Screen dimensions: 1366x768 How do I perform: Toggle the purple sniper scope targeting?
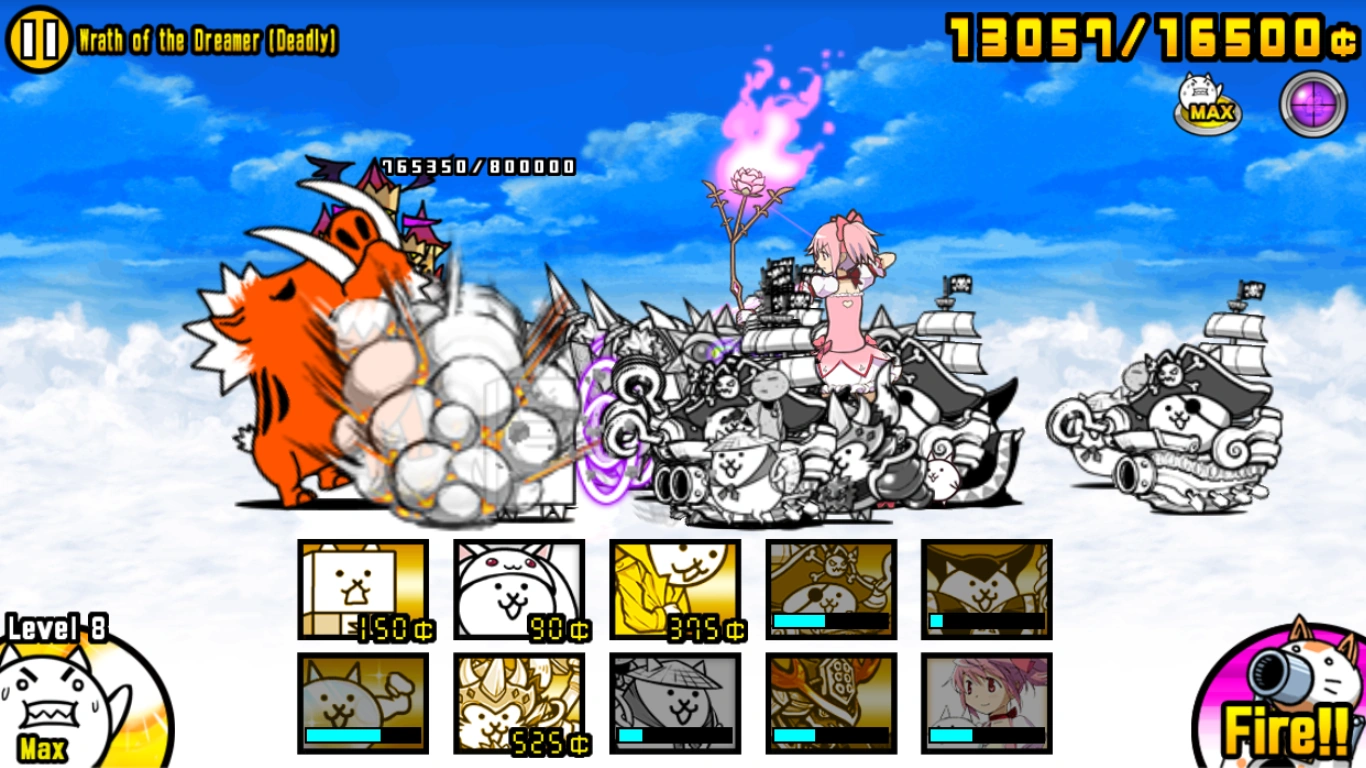point(1310,106)
